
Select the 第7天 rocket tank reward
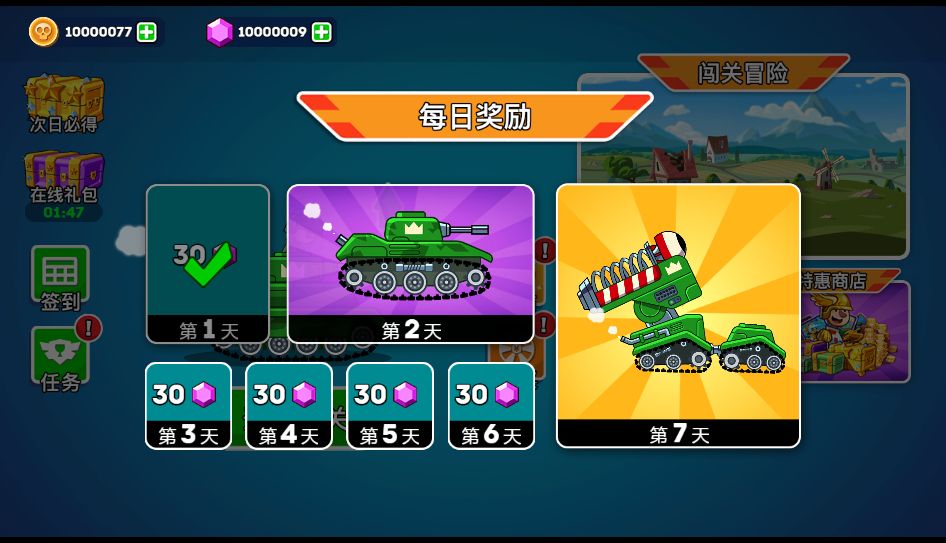coord(678,315)
